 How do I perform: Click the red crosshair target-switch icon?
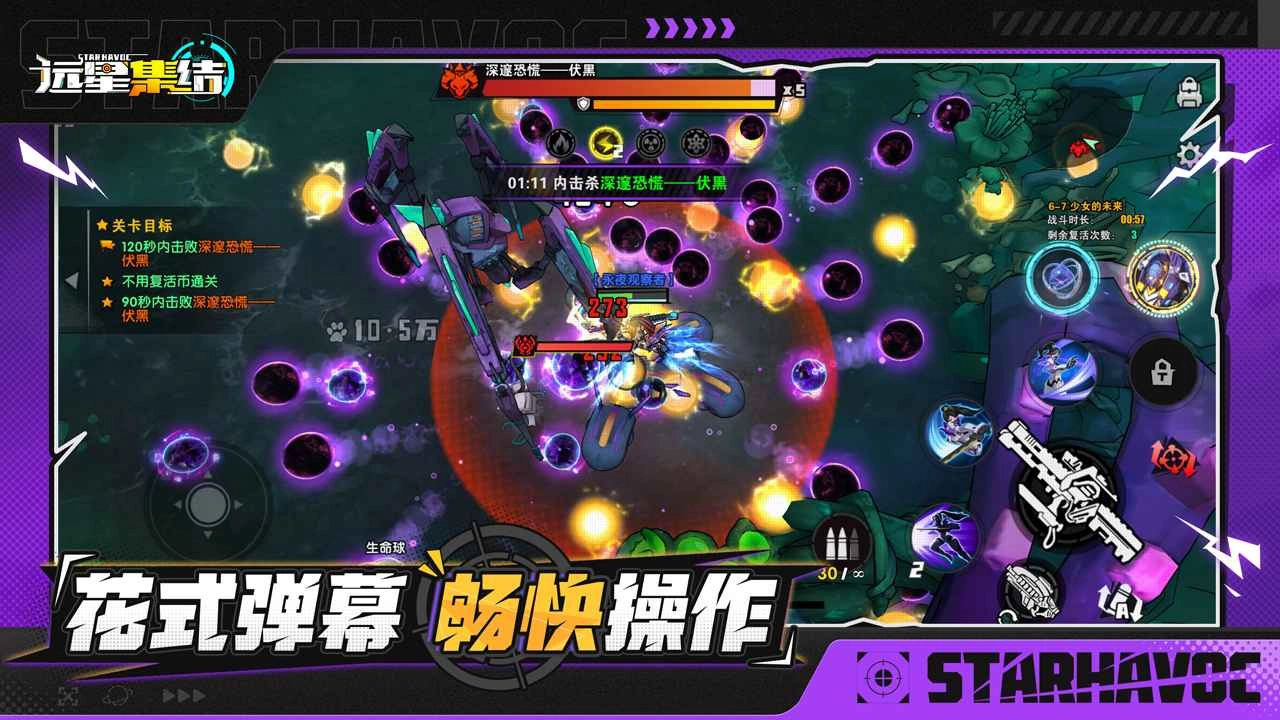(1171, 459)
